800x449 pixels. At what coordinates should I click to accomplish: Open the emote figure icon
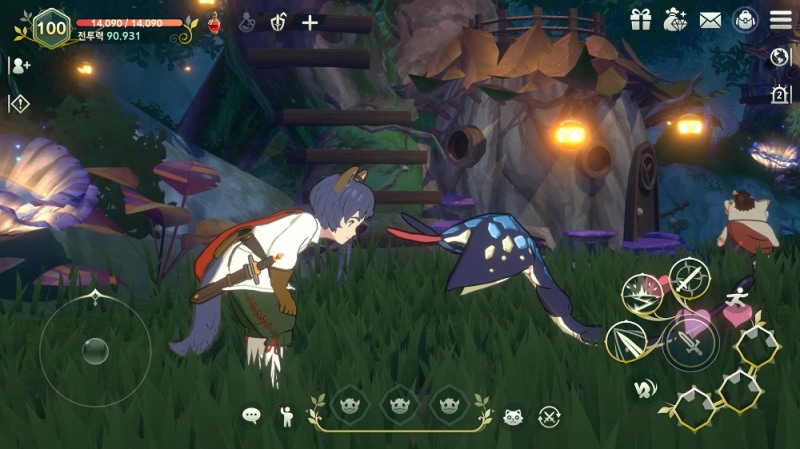pyautogui.click(x=286, y=414)
